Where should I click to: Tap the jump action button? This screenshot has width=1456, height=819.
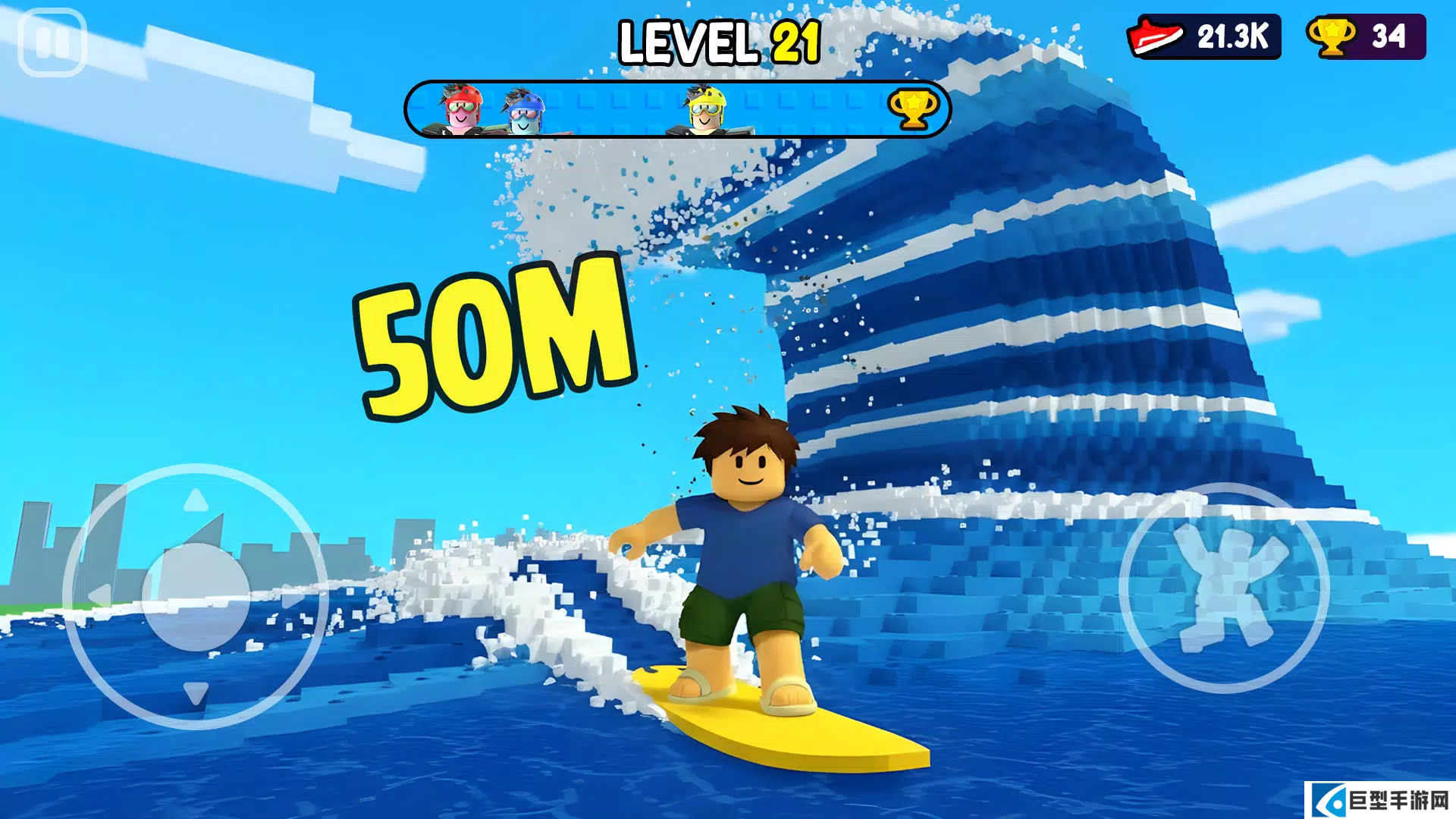click(x=1223, y=588)
